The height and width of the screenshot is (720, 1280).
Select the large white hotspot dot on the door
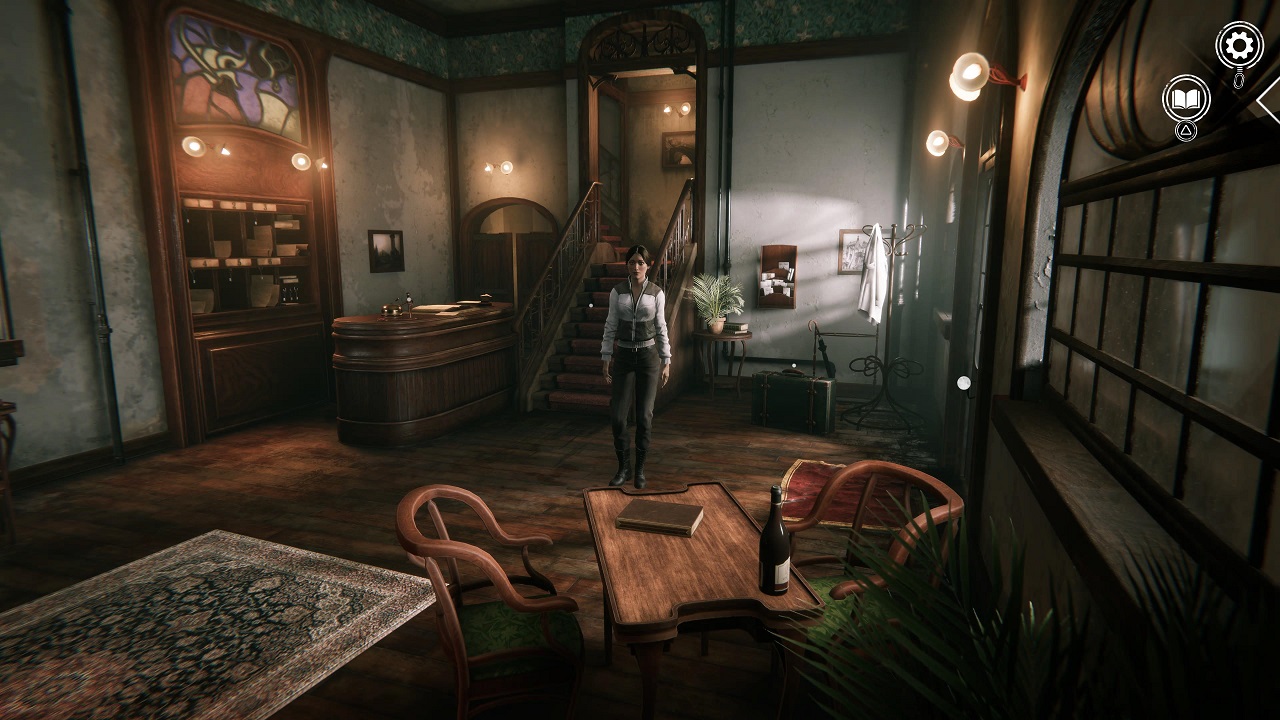point(963,383)
